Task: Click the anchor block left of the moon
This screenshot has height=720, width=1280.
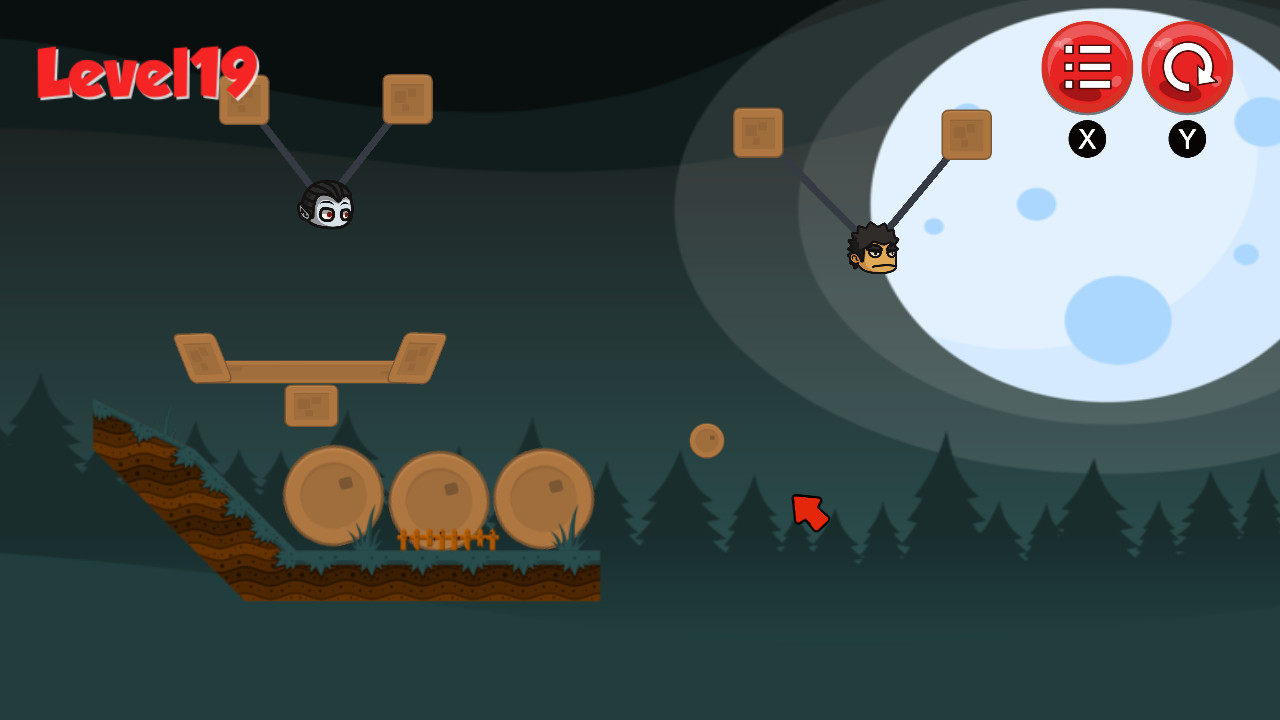Action: point(757,133)
